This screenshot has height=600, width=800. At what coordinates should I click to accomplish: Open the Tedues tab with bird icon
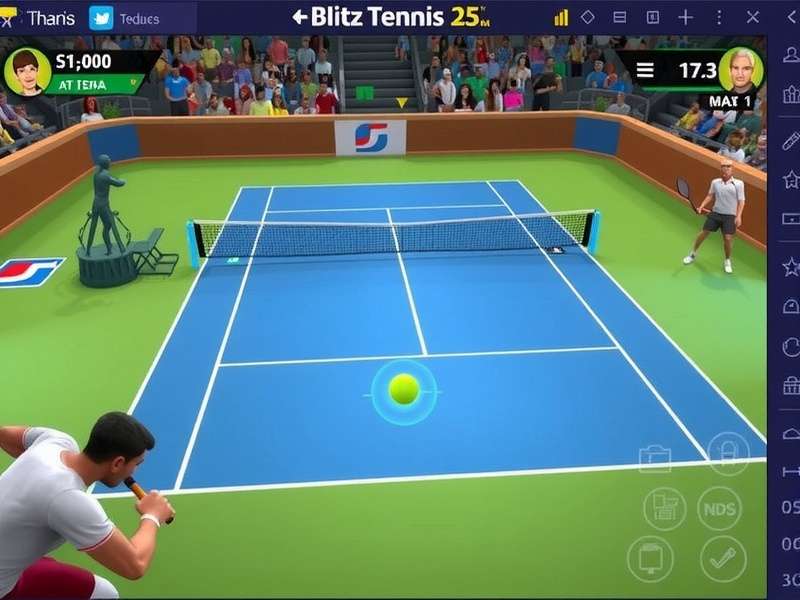pyautogui.click(x=132, y=18)
